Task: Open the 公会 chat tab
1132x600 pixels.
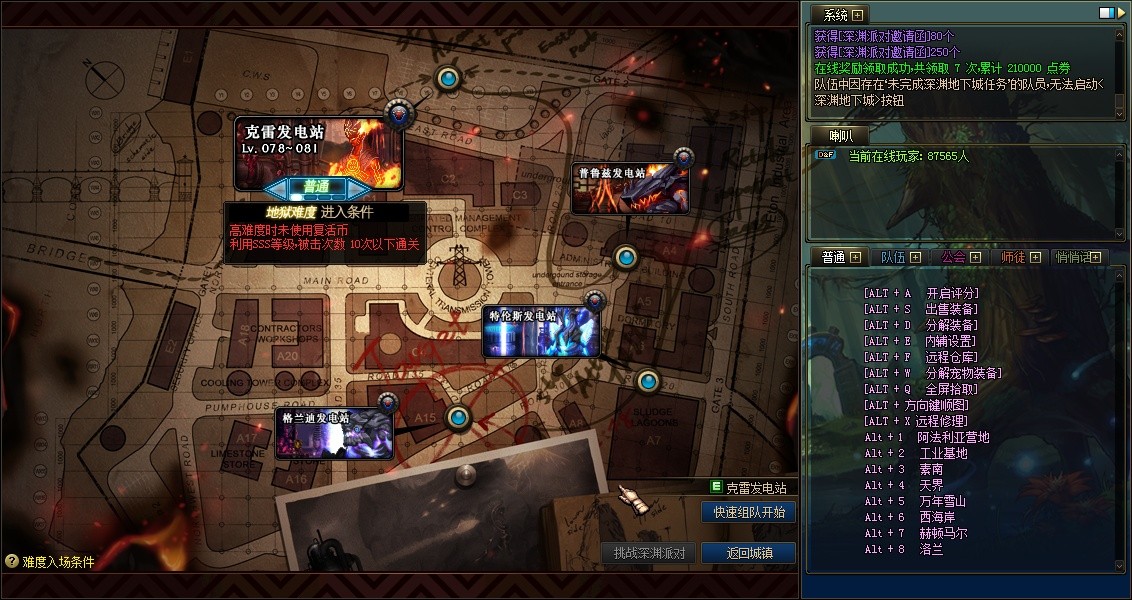Action: (953, 257)
